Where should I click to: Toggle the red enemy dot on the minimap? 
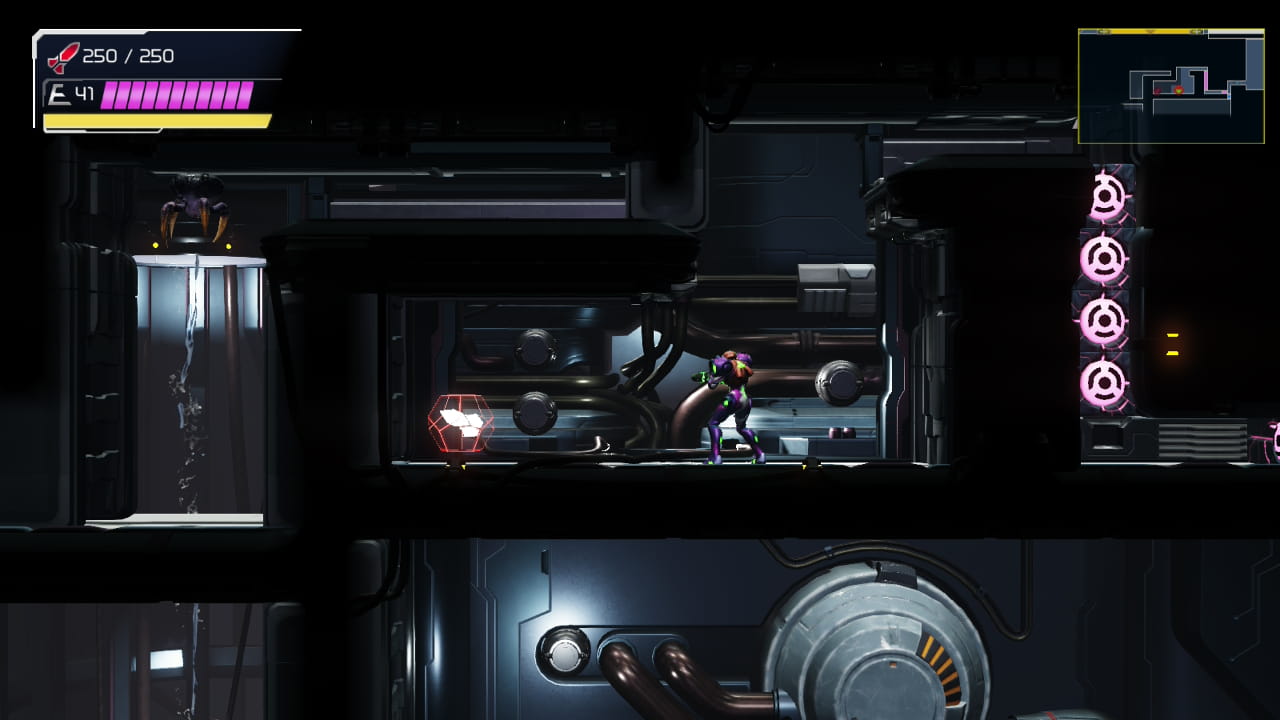coord(1157,91)
